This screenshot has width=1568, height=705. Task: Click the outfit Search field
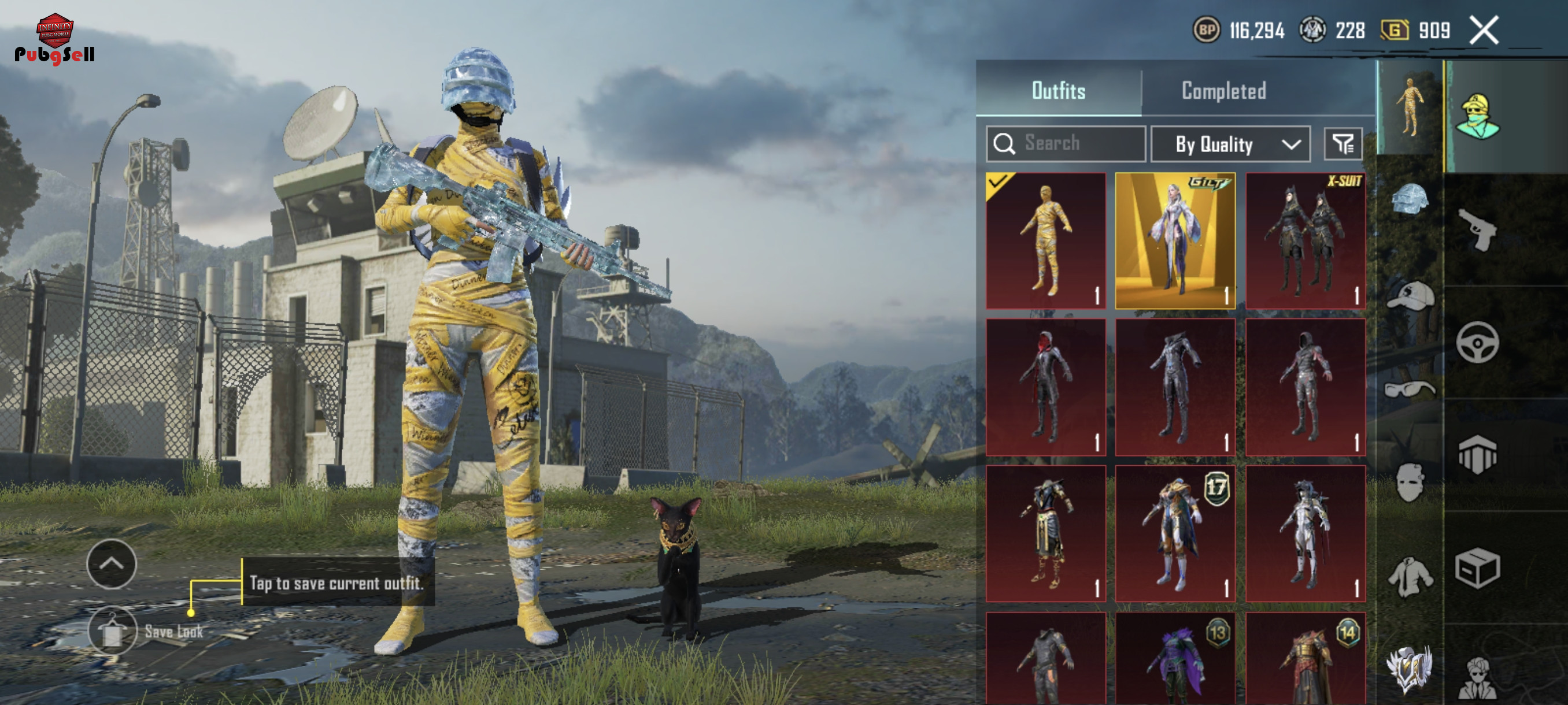tap(1066, 144)
